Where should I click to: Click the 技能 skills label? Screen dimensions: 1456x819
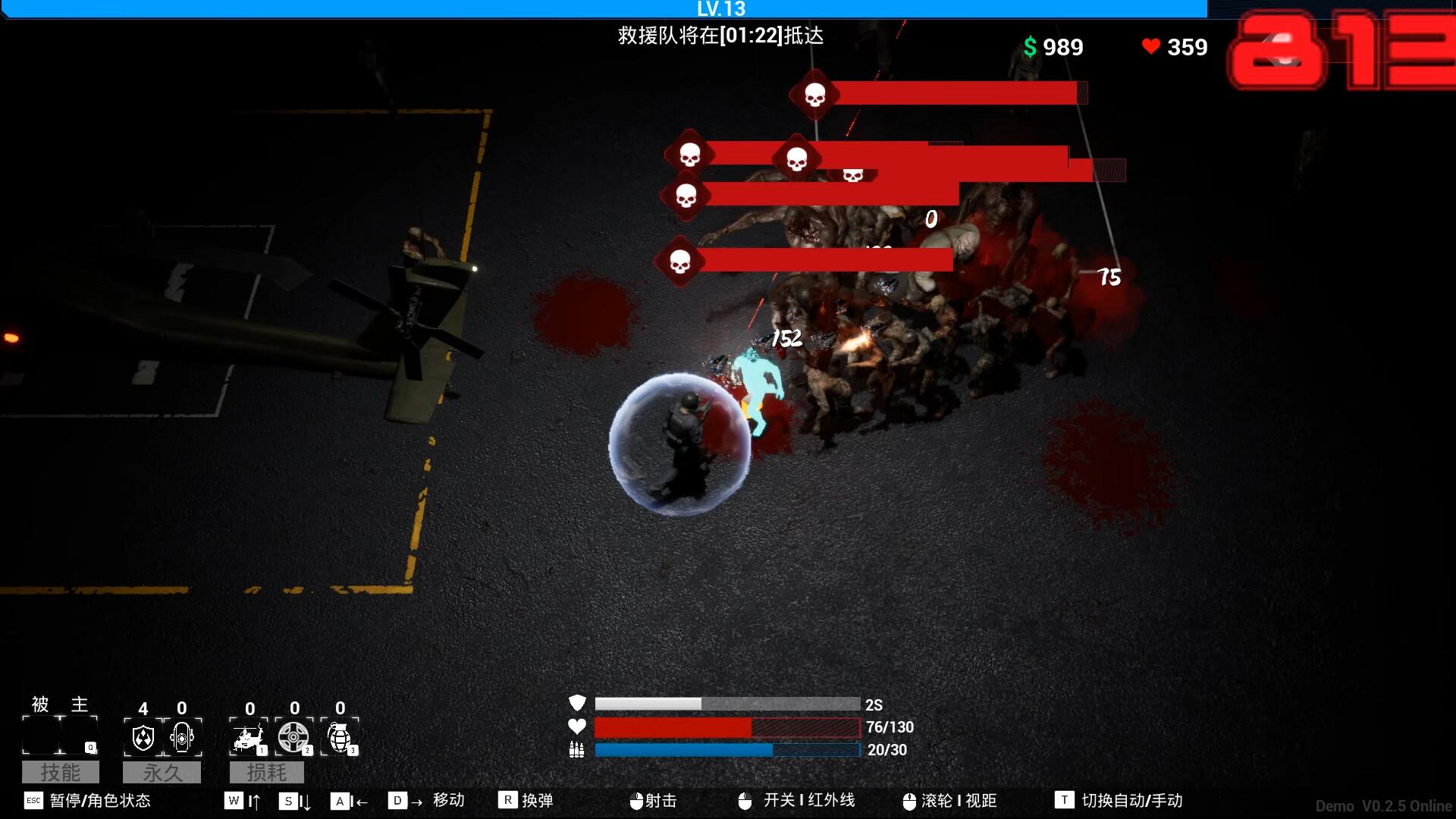[61, 772]
